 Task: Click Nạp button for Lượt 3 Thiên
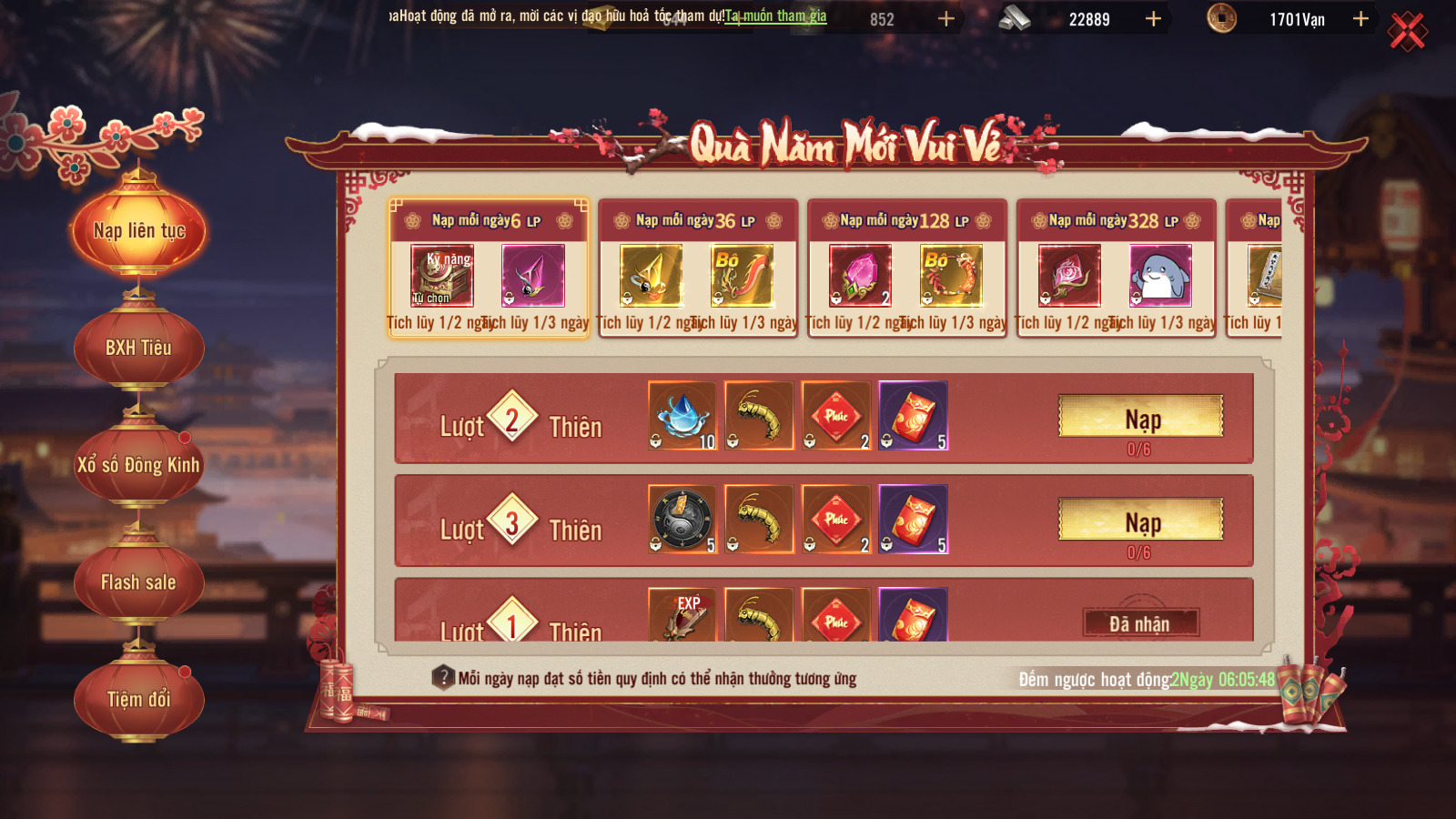click(1140, 521)
